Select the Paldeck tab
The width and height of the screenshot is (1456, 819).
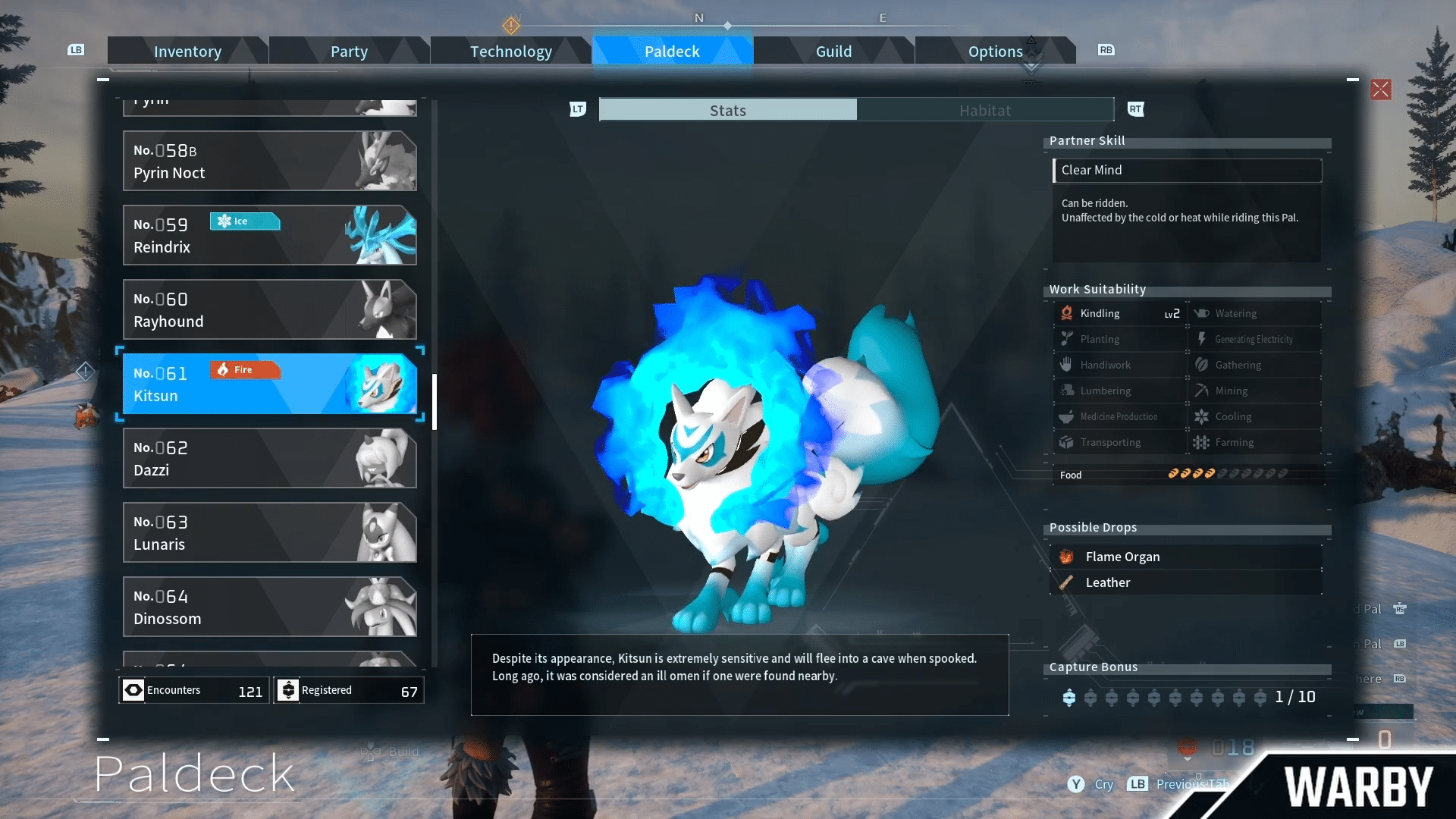[672, 52]
